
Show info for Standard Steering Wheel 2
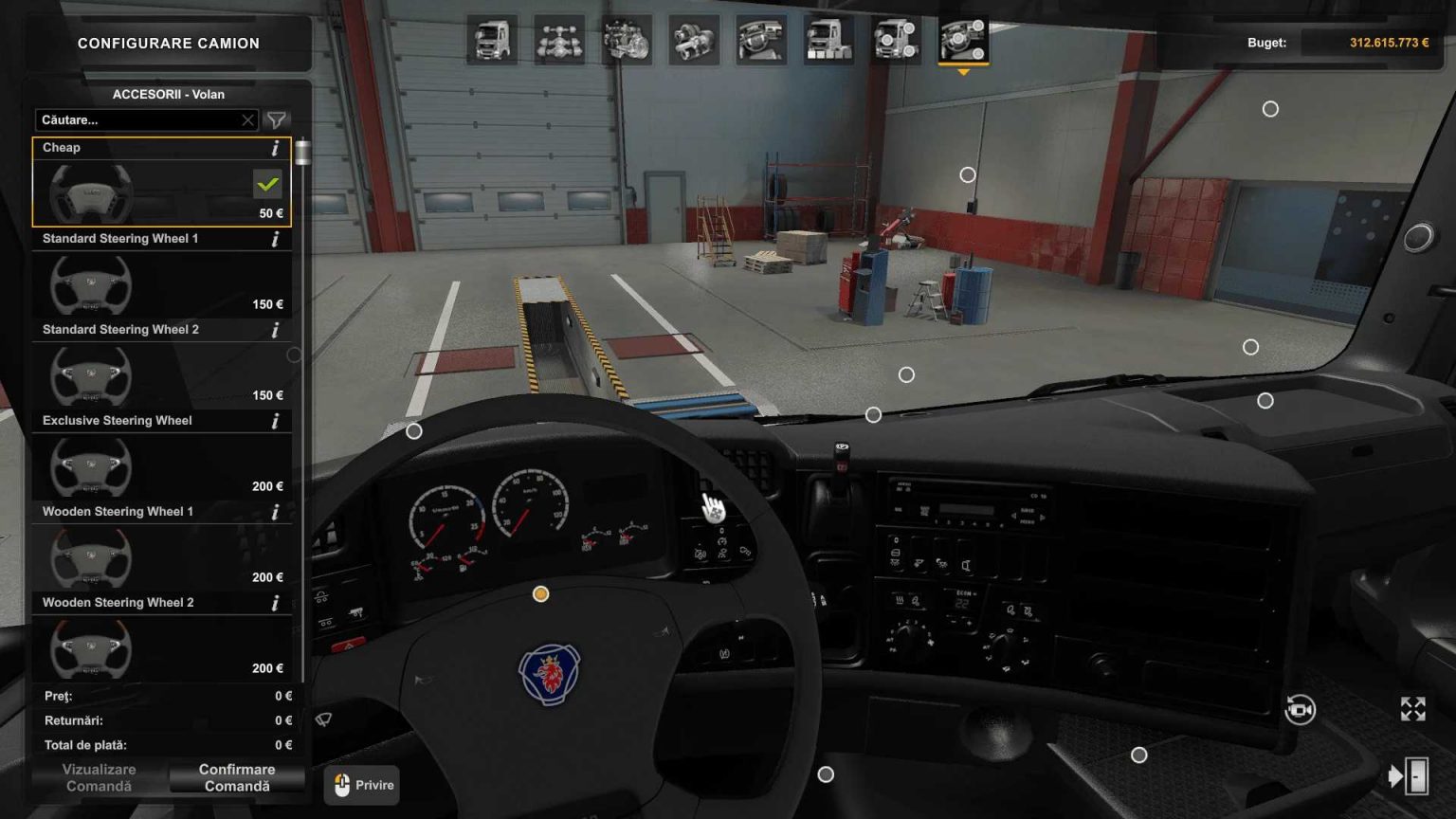pos(275,330)
